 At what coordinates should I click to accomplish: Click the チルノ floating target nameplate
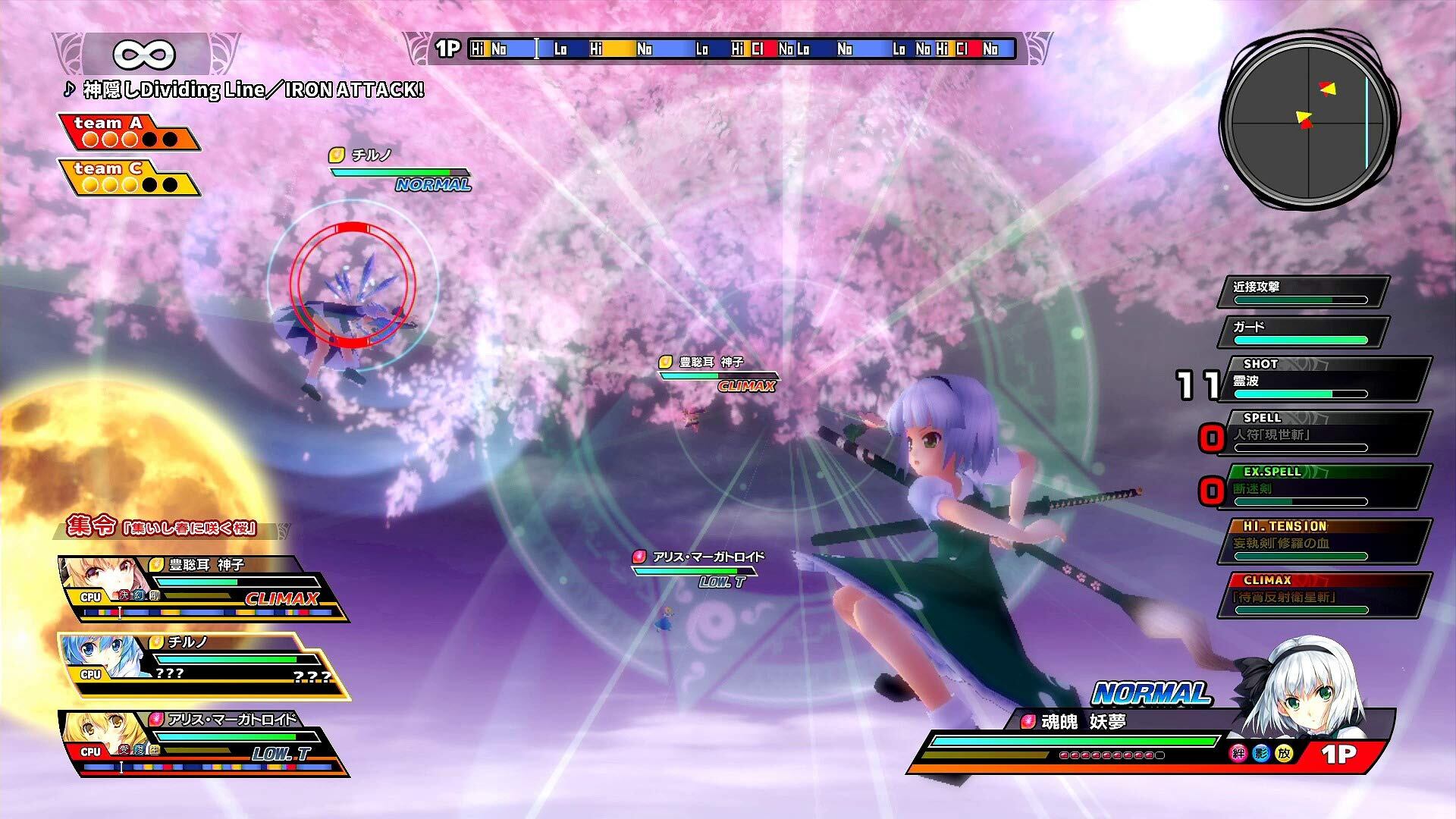400,168
